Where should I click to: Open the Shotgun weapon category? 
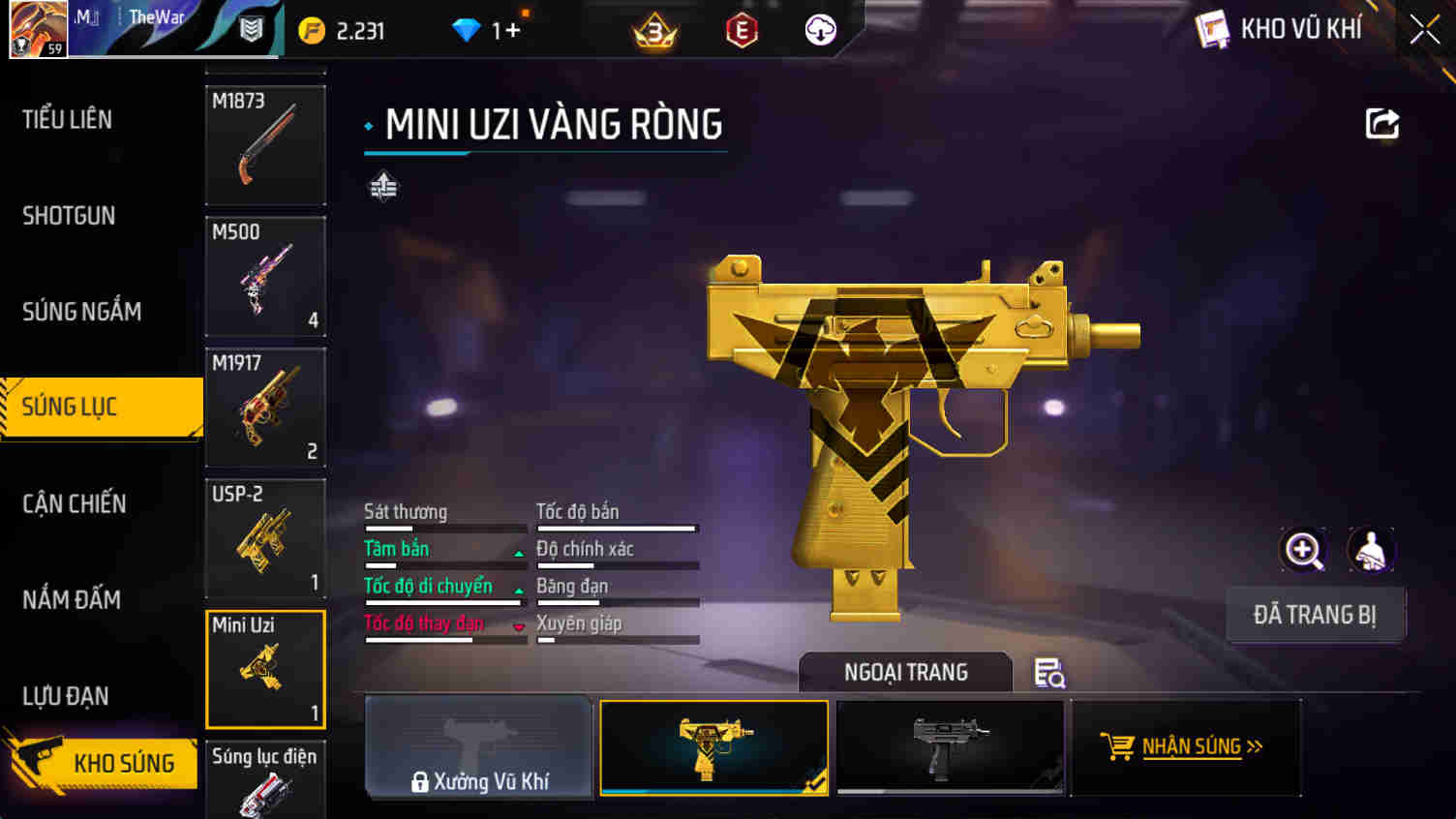click(x=69, y=215)
